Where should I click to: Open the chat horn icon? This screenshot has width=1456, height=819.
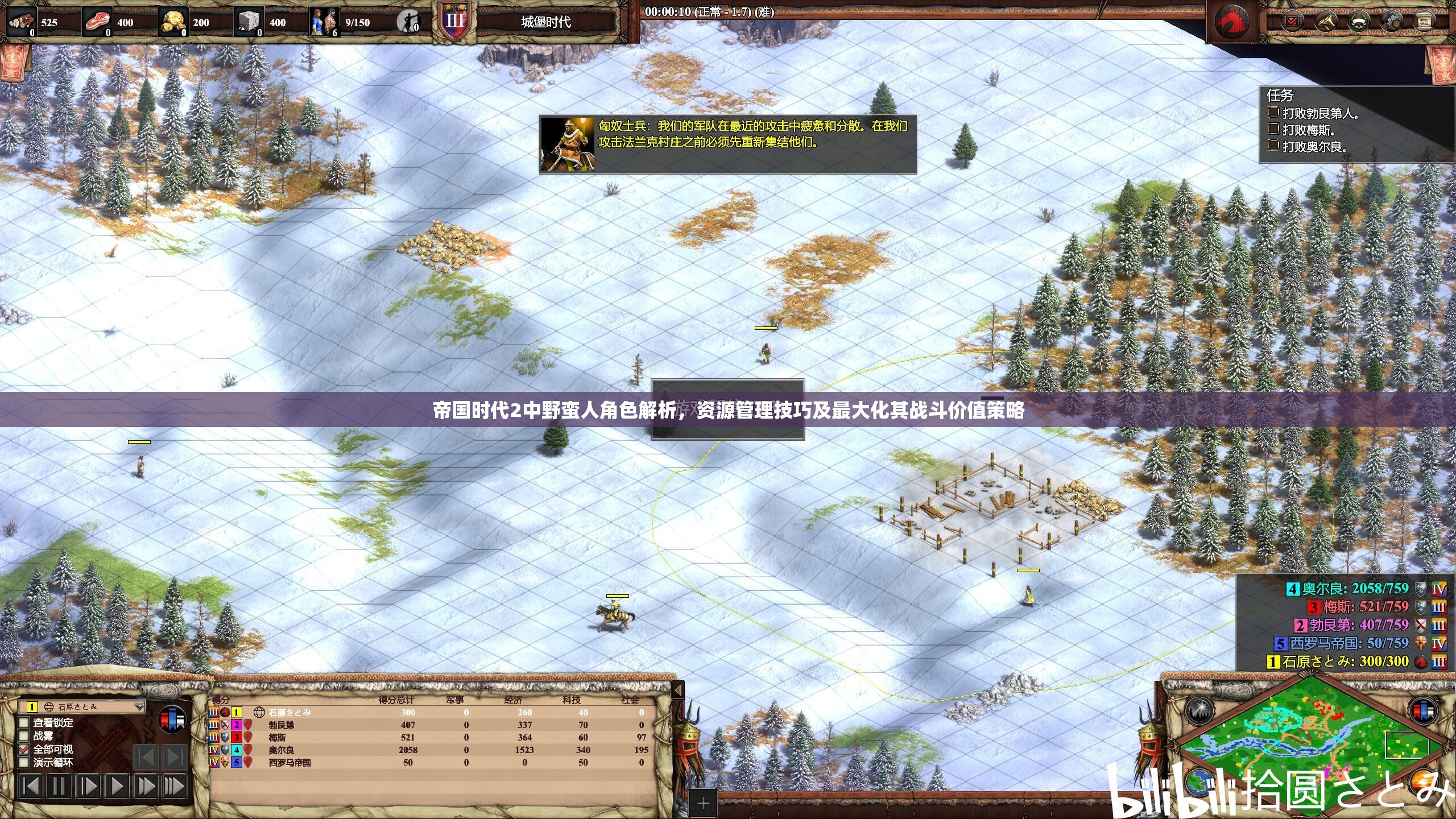click(x=1325, y=22)
